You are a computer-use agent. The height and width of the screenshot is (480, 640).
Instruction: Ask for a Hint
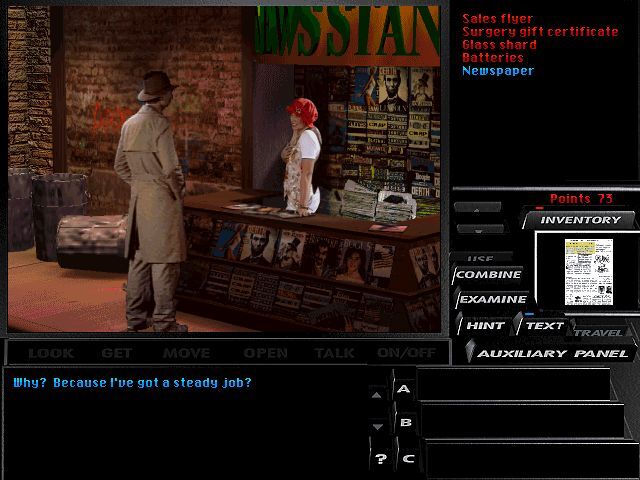click(x=485, y=325)
